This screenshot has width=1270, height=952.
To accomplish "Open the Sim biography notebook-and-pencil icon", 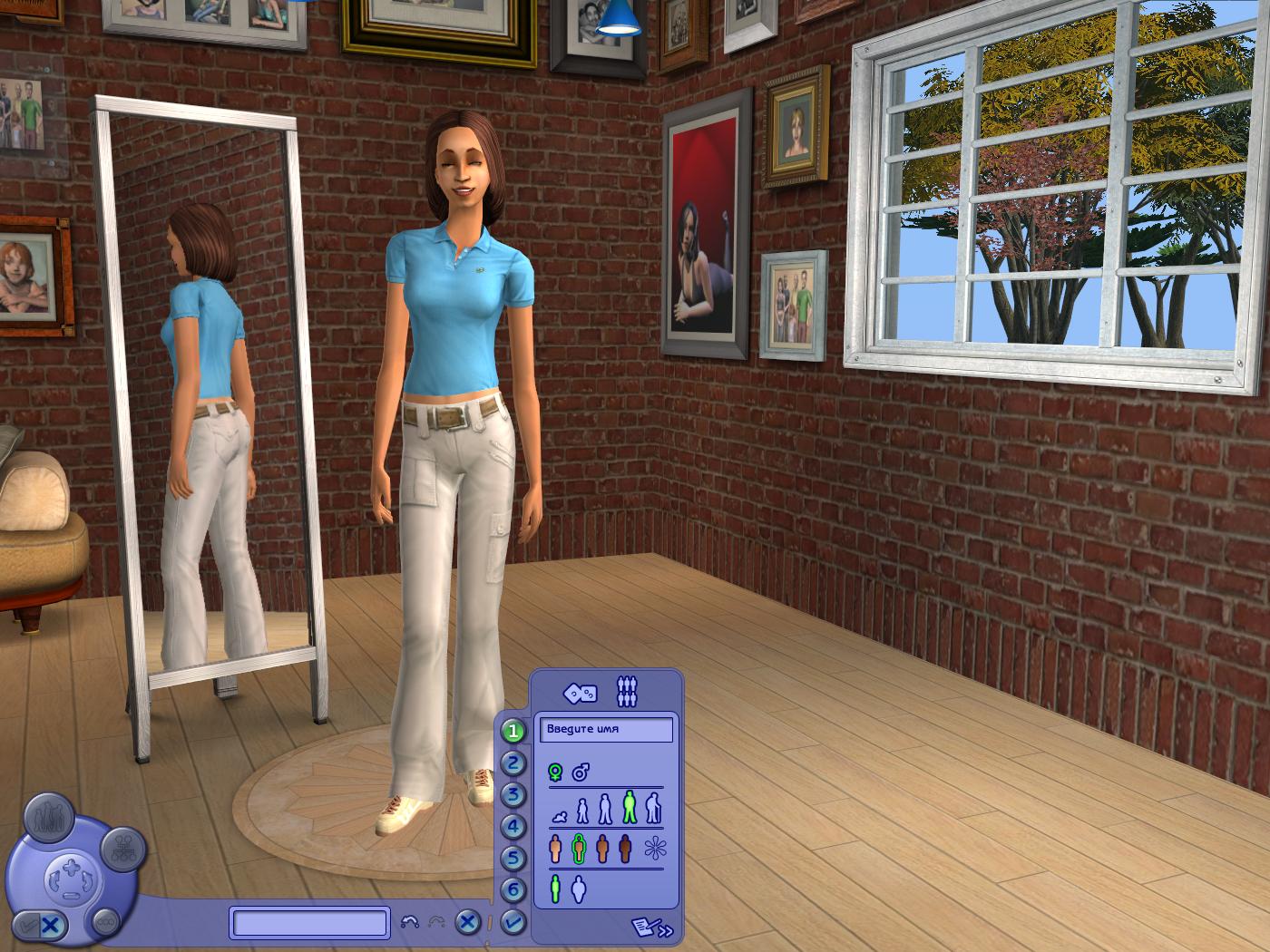I will click(x=644, y=926).
